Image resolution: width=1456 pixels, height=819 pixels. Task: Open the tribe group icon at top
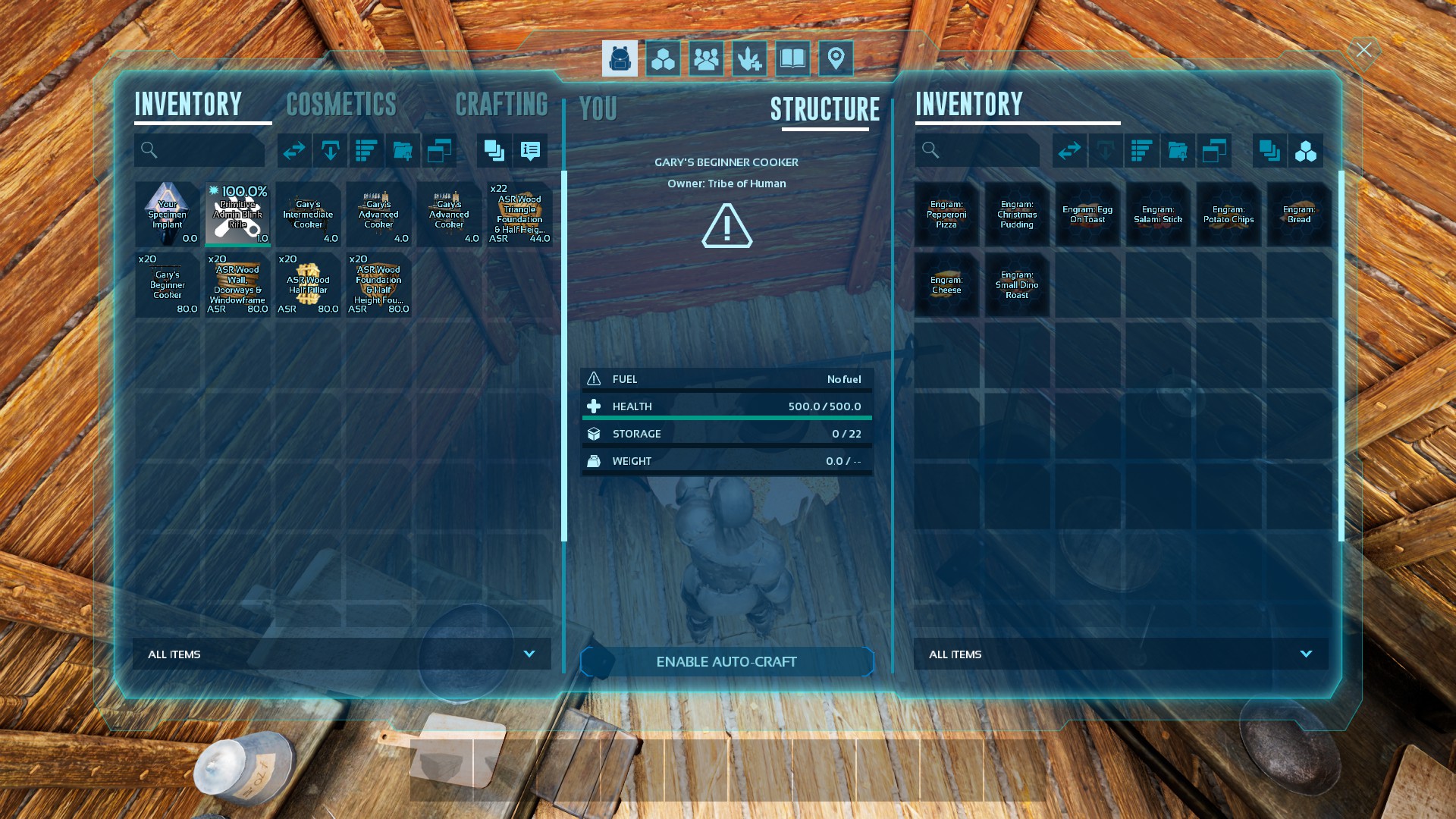[x=706, y=58]
